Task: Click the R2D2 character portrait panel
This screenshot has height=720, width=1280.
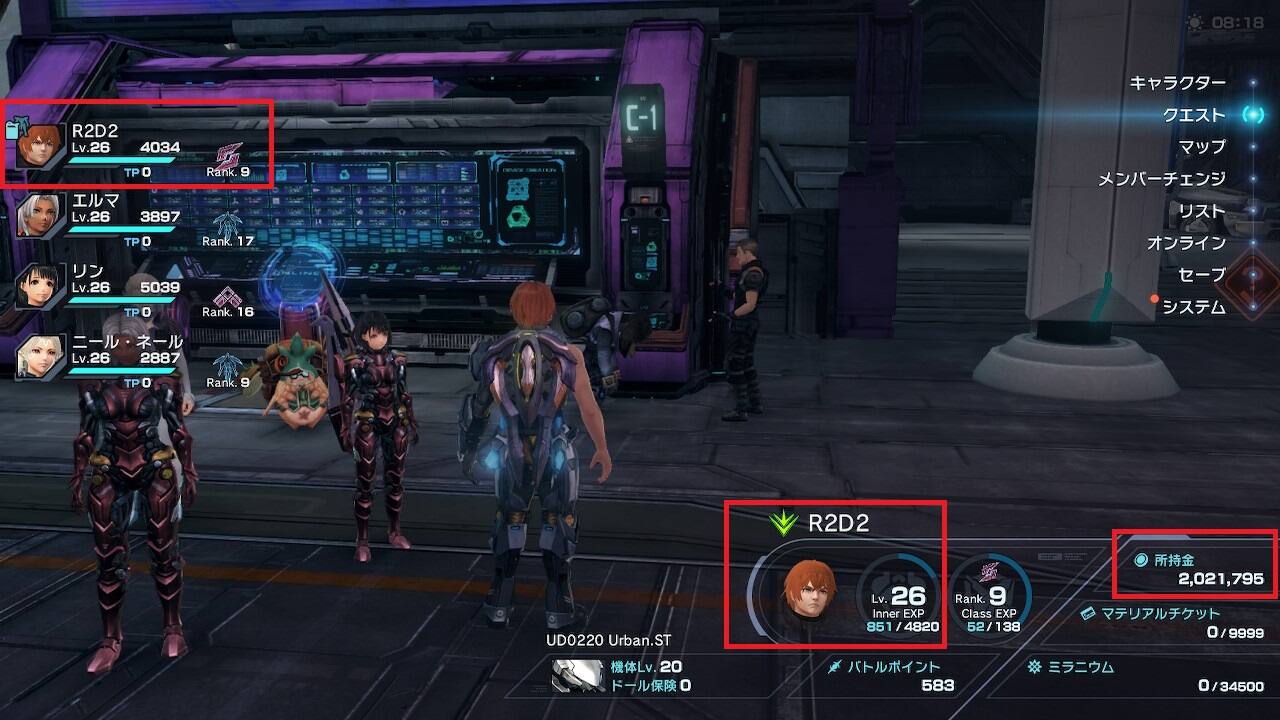Action: [x=810, y=588]
